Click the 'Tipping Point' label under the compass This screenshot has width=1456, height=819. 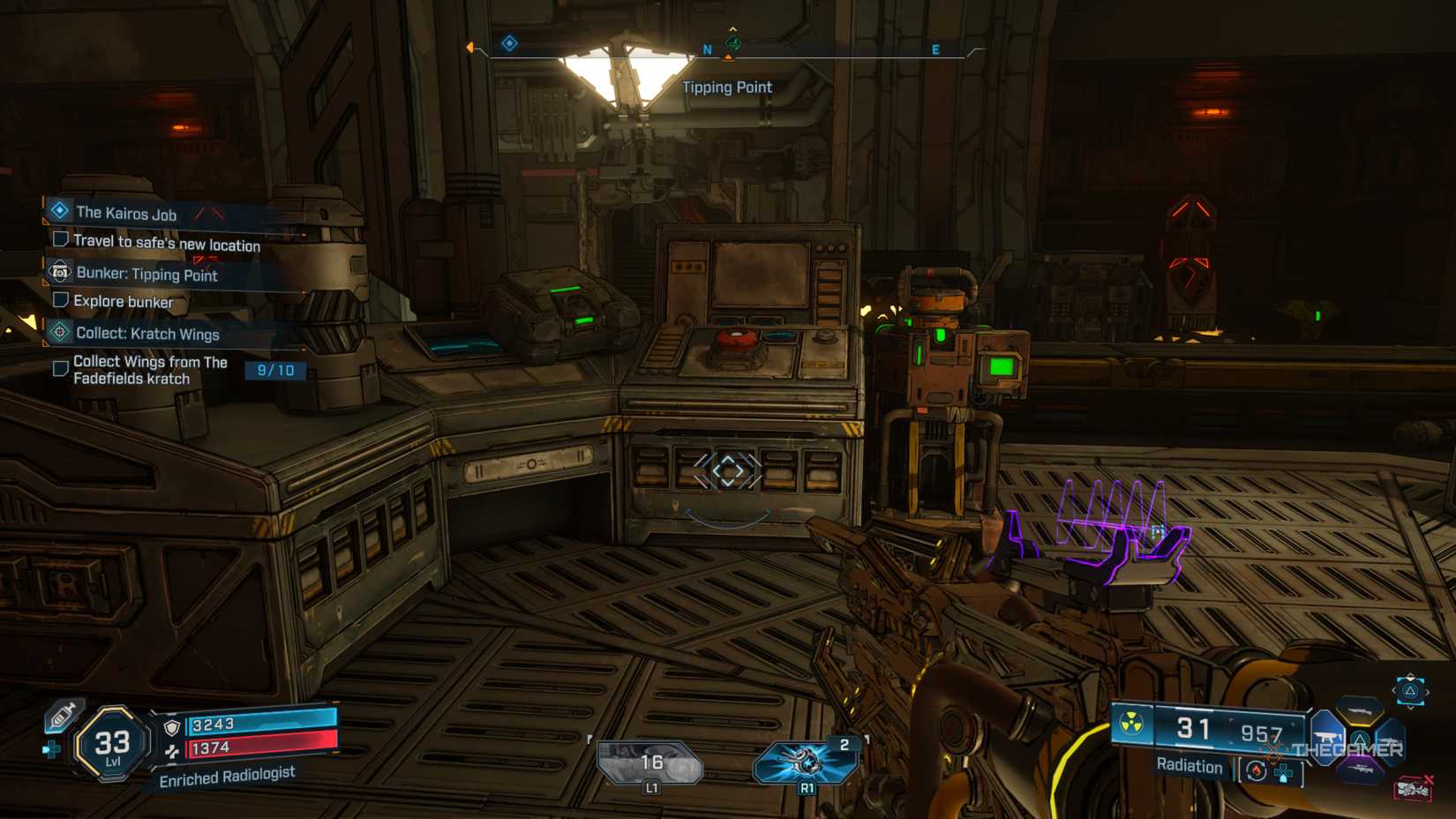pos(726,86)
